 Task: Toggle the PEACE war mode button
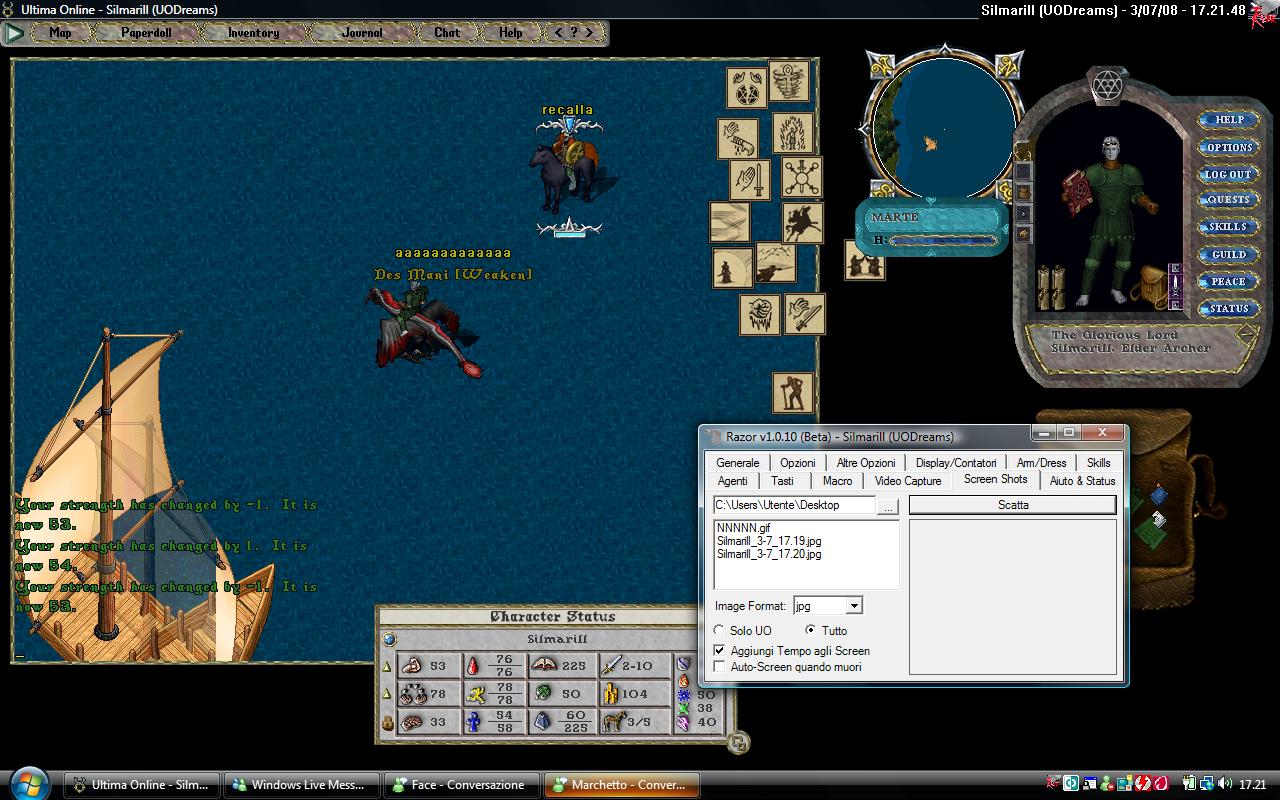[x=1228, y=282]
